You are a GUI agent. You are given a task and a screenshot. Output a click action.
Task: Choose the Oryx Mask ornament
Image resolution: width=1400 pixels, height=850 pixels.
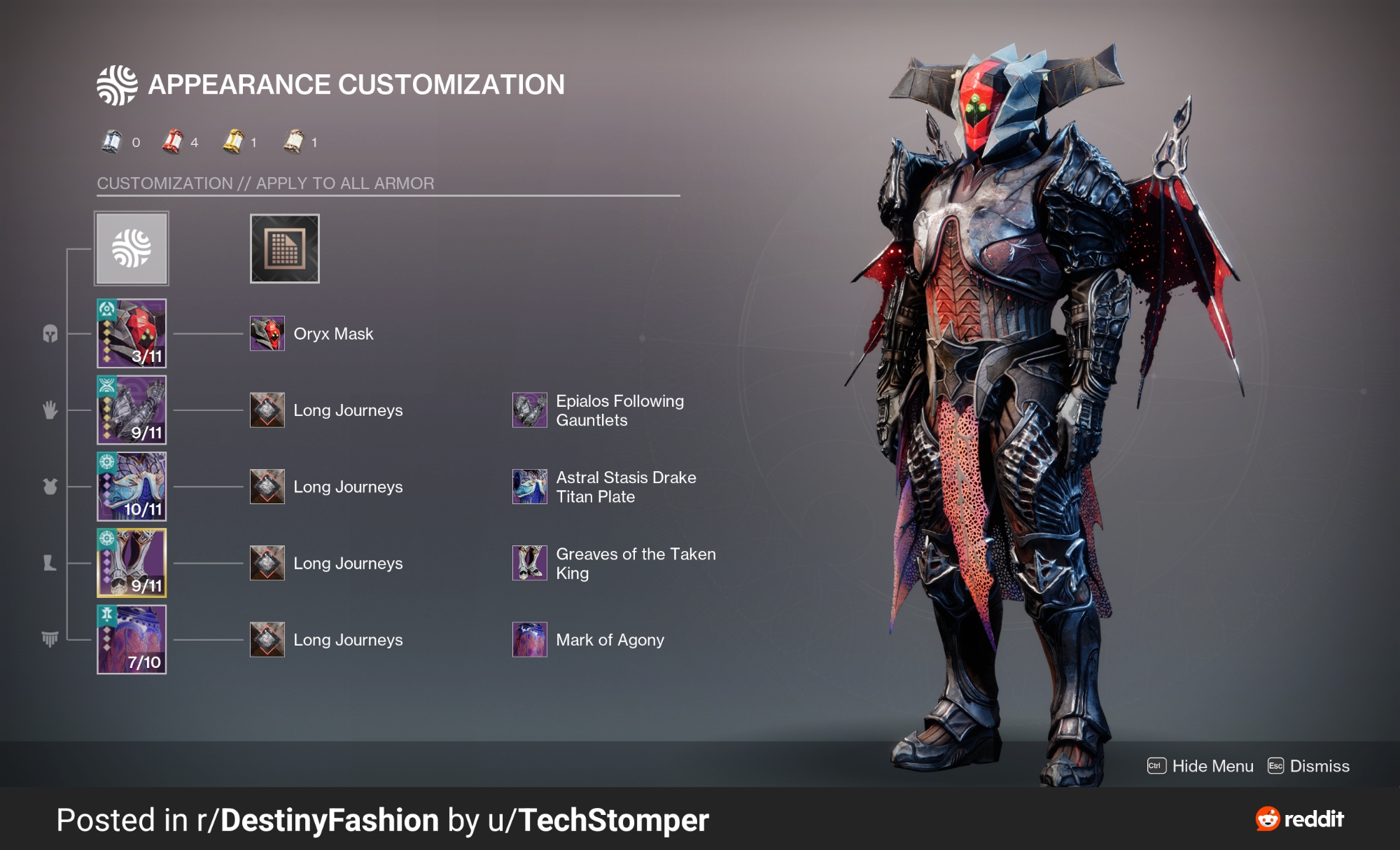pyautogui.click(x=267, y=333)
